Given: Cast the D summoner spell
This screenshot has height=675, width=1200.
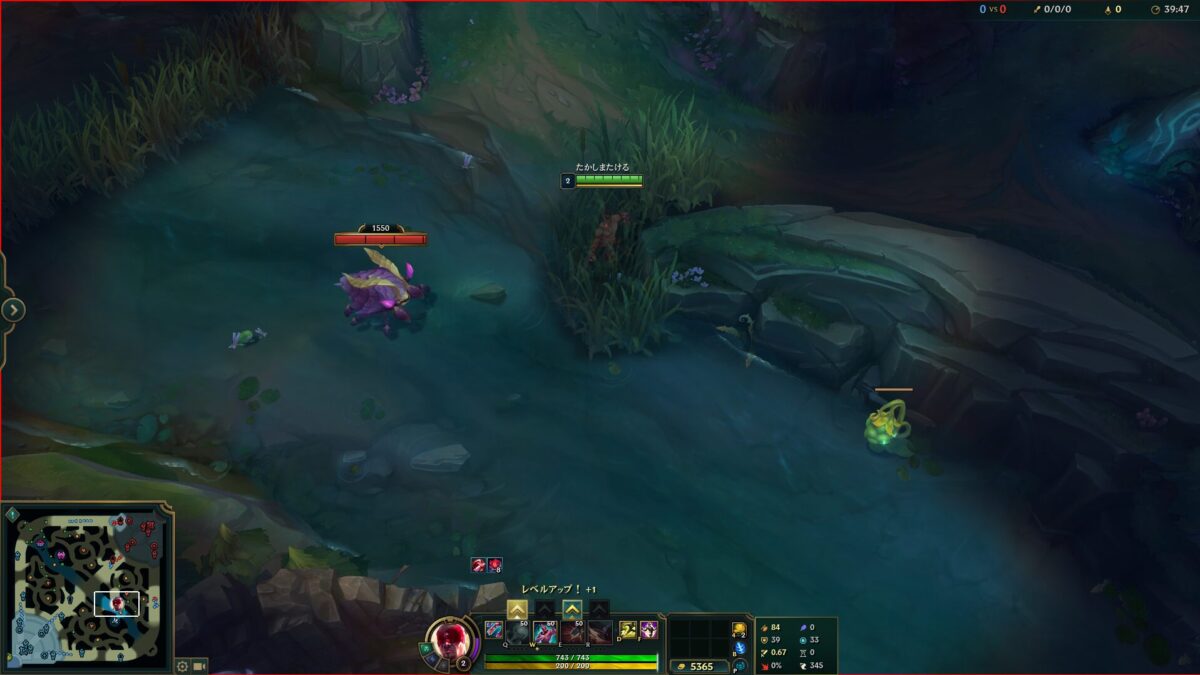Looking at the screenshot, I should point(628,630).
